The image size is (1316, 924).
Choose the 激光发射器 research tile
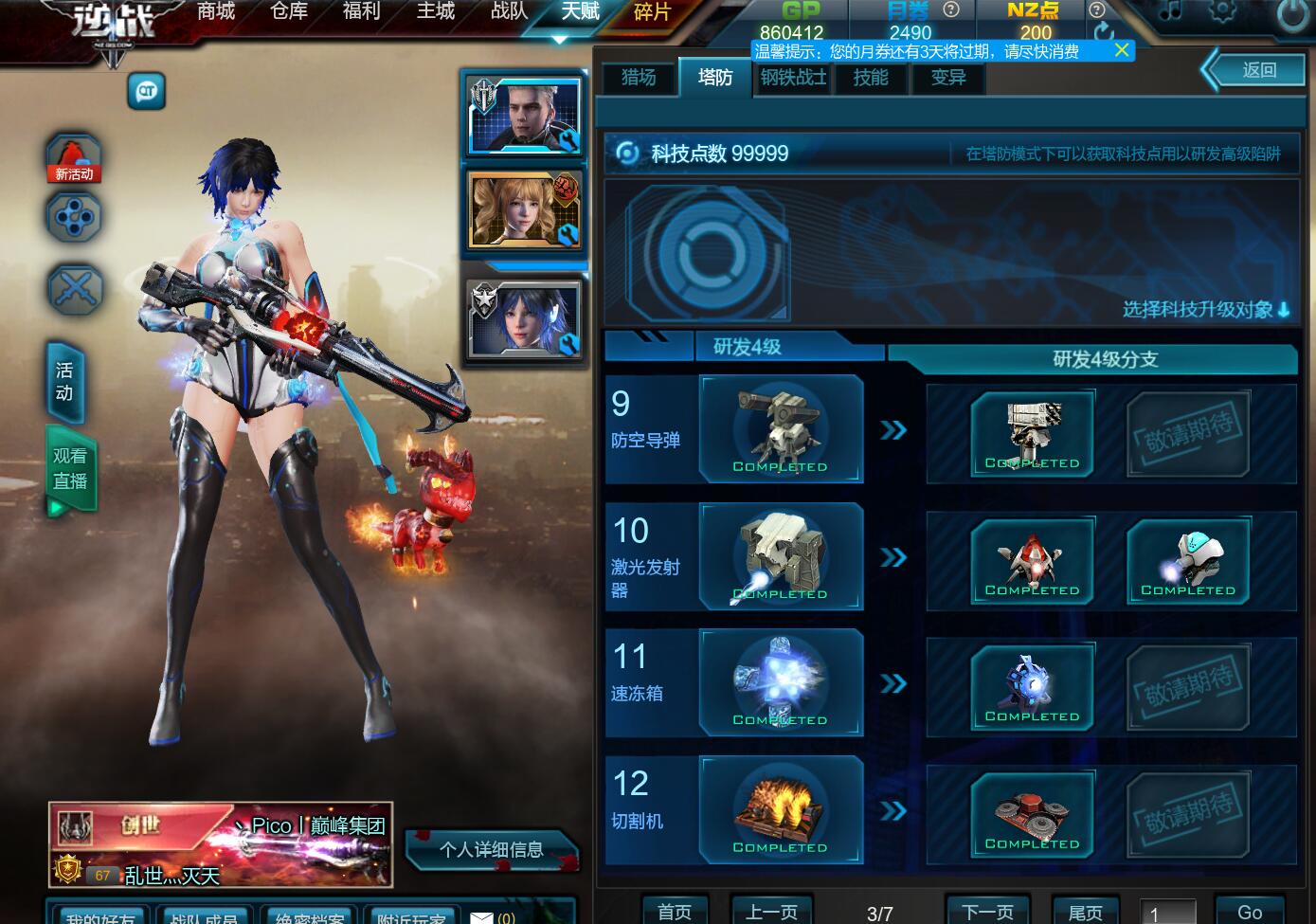point(781,556)
